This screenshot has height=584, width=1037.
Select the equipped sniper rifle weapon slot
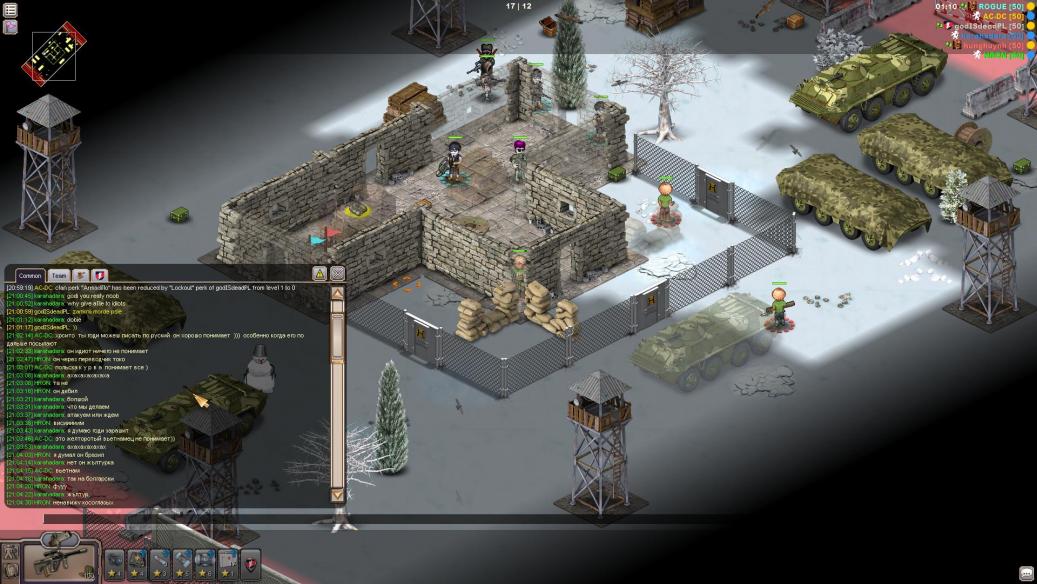(61, 562)
